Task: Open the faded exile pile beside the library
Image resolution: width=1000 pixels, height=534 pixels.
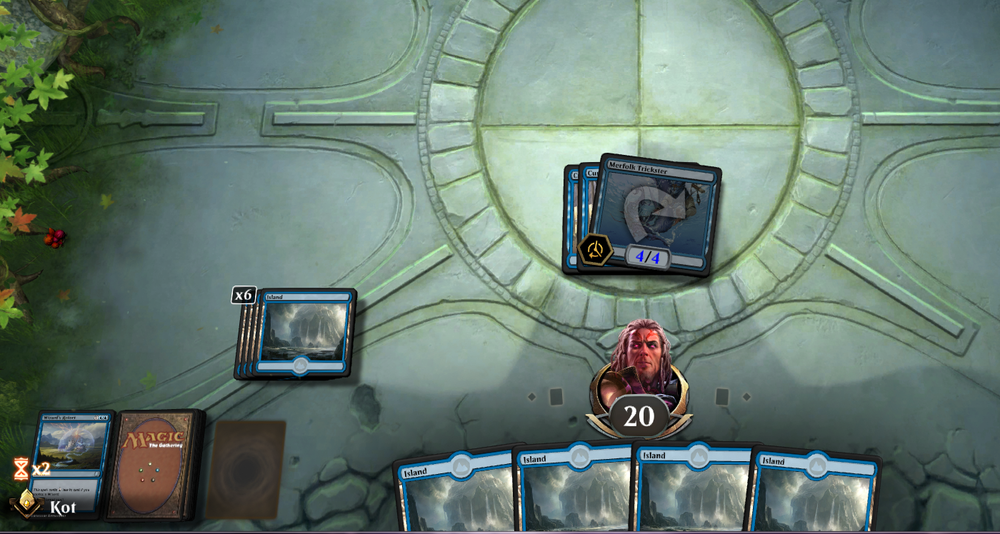Action: click(245, 468)
